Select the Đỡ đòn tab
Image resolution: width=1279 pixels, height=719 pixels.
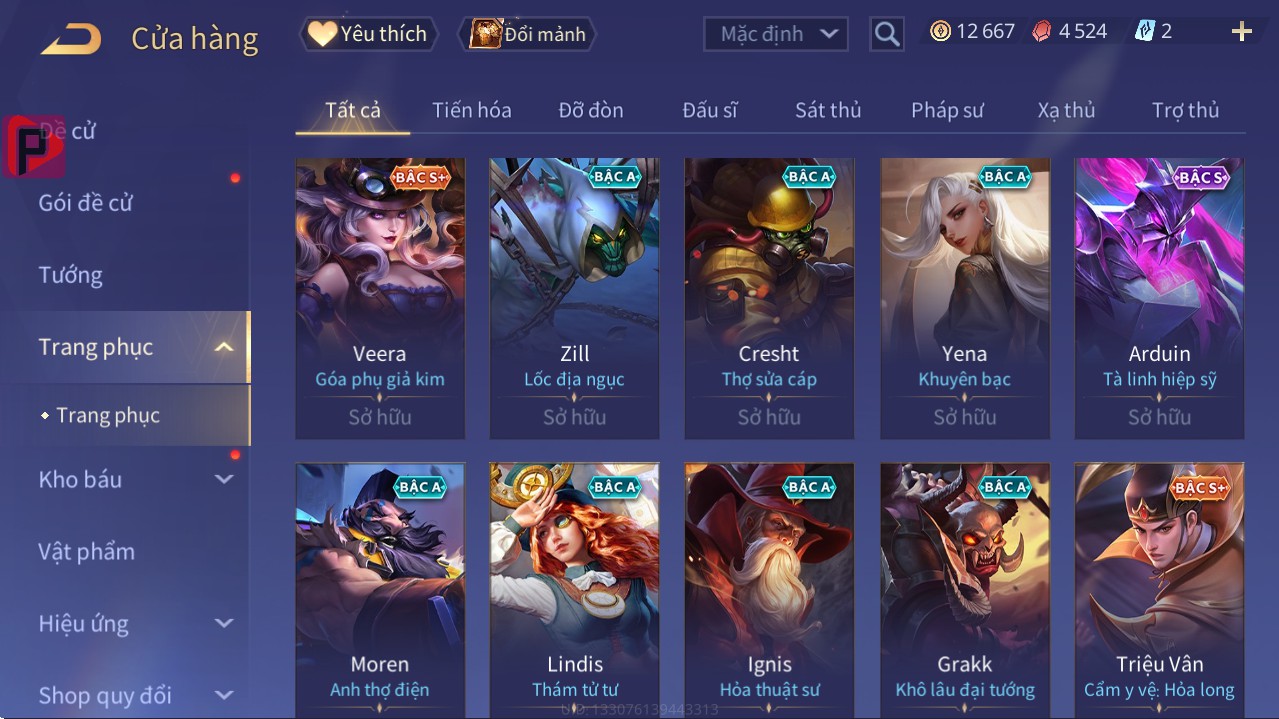tap(590, 110)
